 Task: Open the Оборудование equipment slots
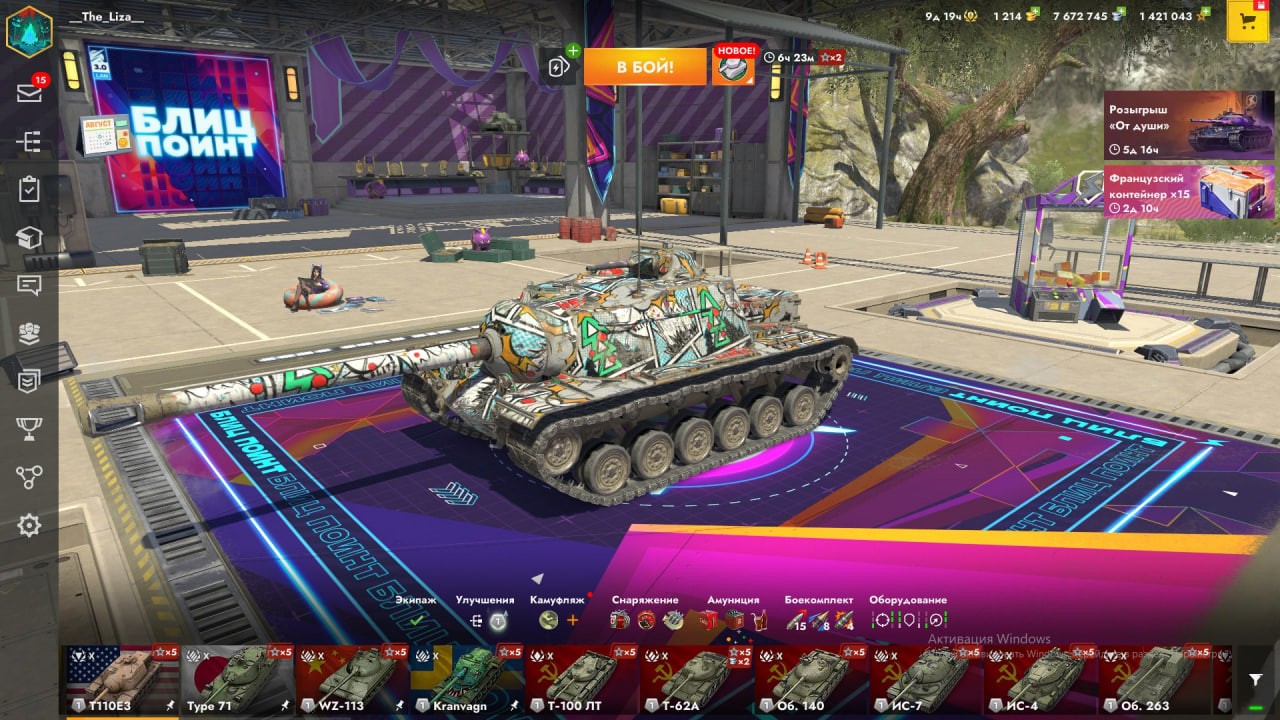(x=908, y=612)
